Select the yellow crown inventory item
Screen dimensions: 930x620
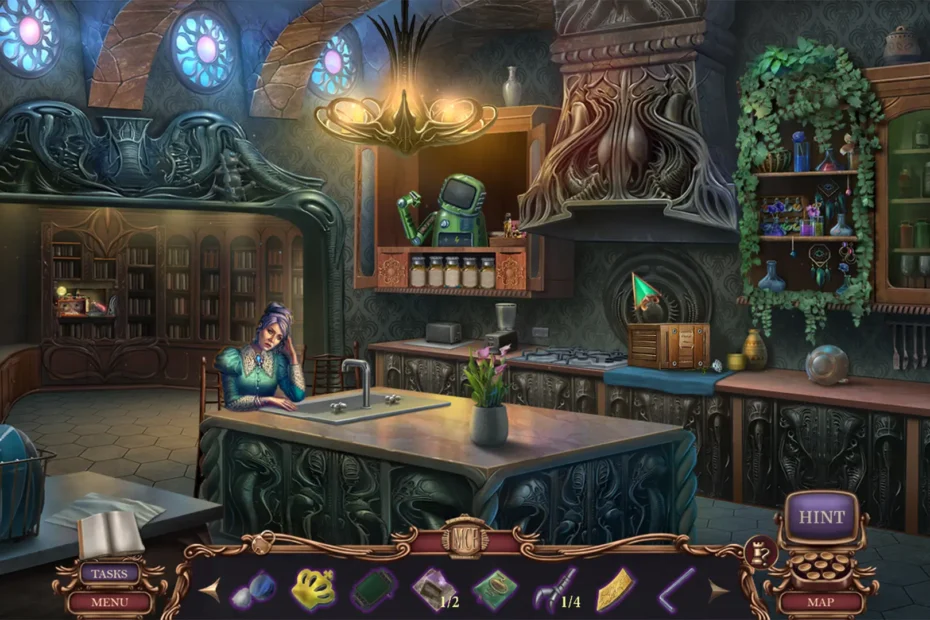click(313, 590)
